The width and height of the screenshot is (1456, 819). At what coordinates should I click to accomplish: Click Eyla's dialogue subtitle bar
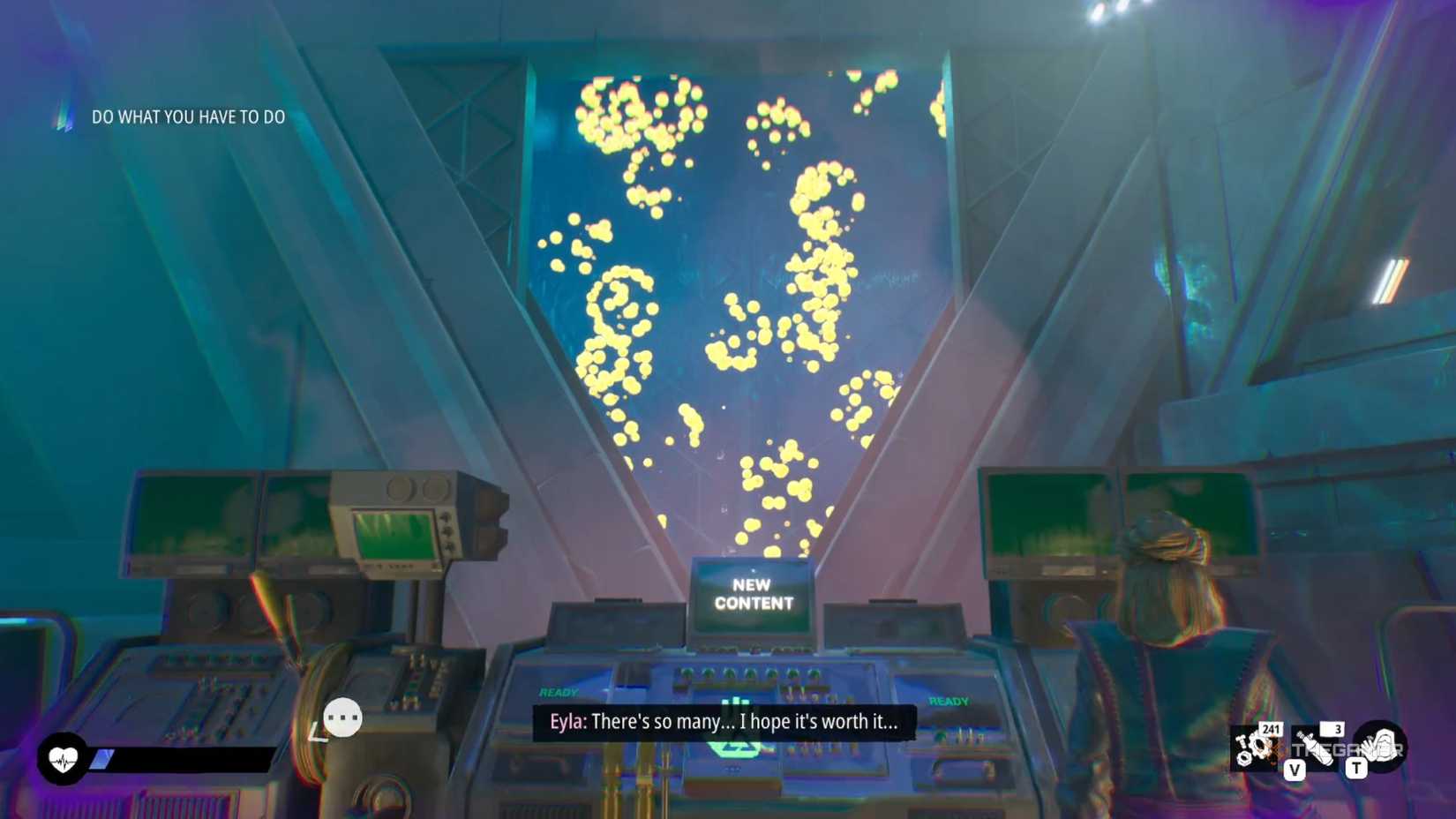click(x=725, y=721)
